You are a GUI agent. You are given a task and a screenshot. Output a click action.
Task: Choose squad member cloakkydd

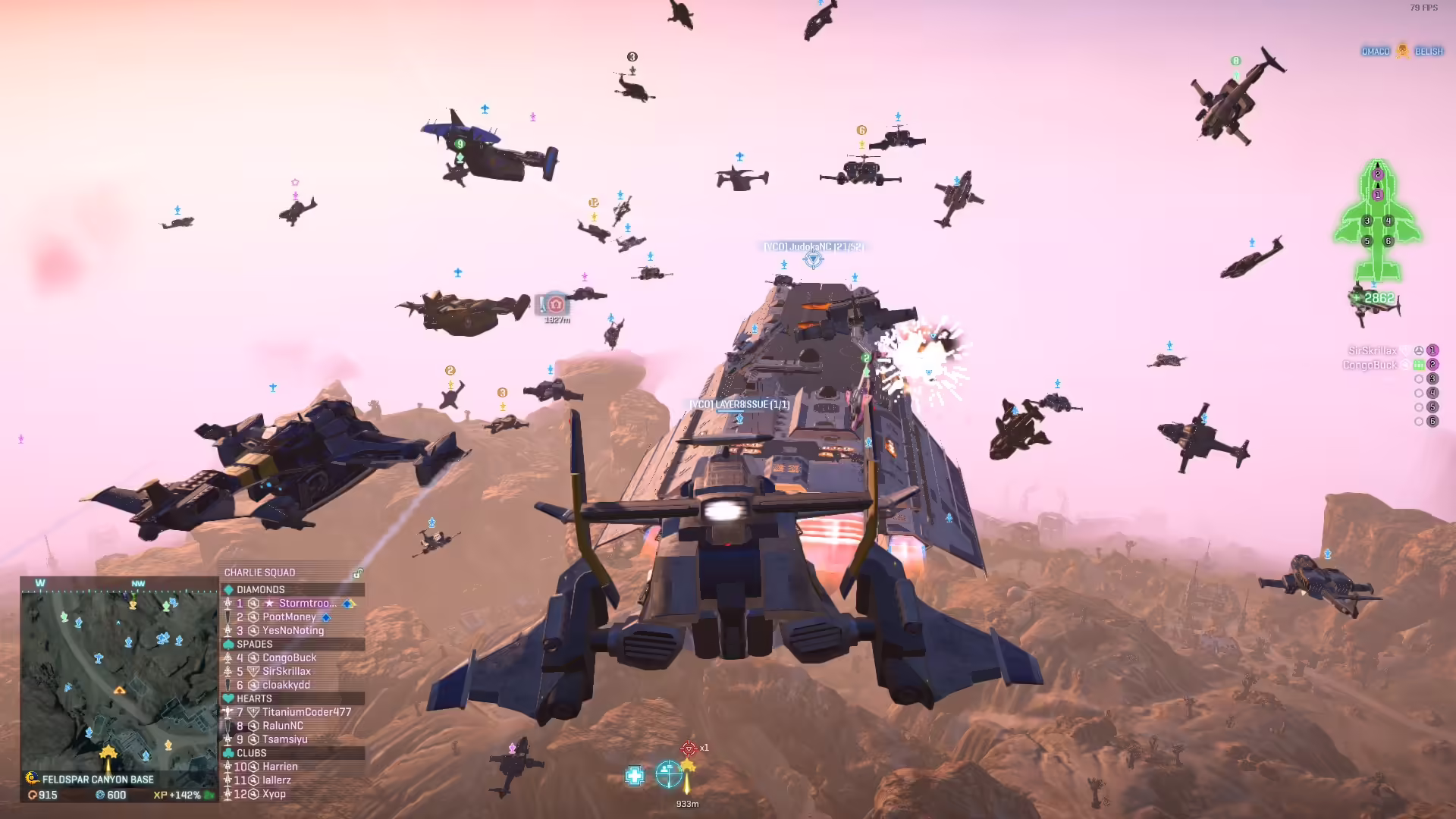point(286,686)
